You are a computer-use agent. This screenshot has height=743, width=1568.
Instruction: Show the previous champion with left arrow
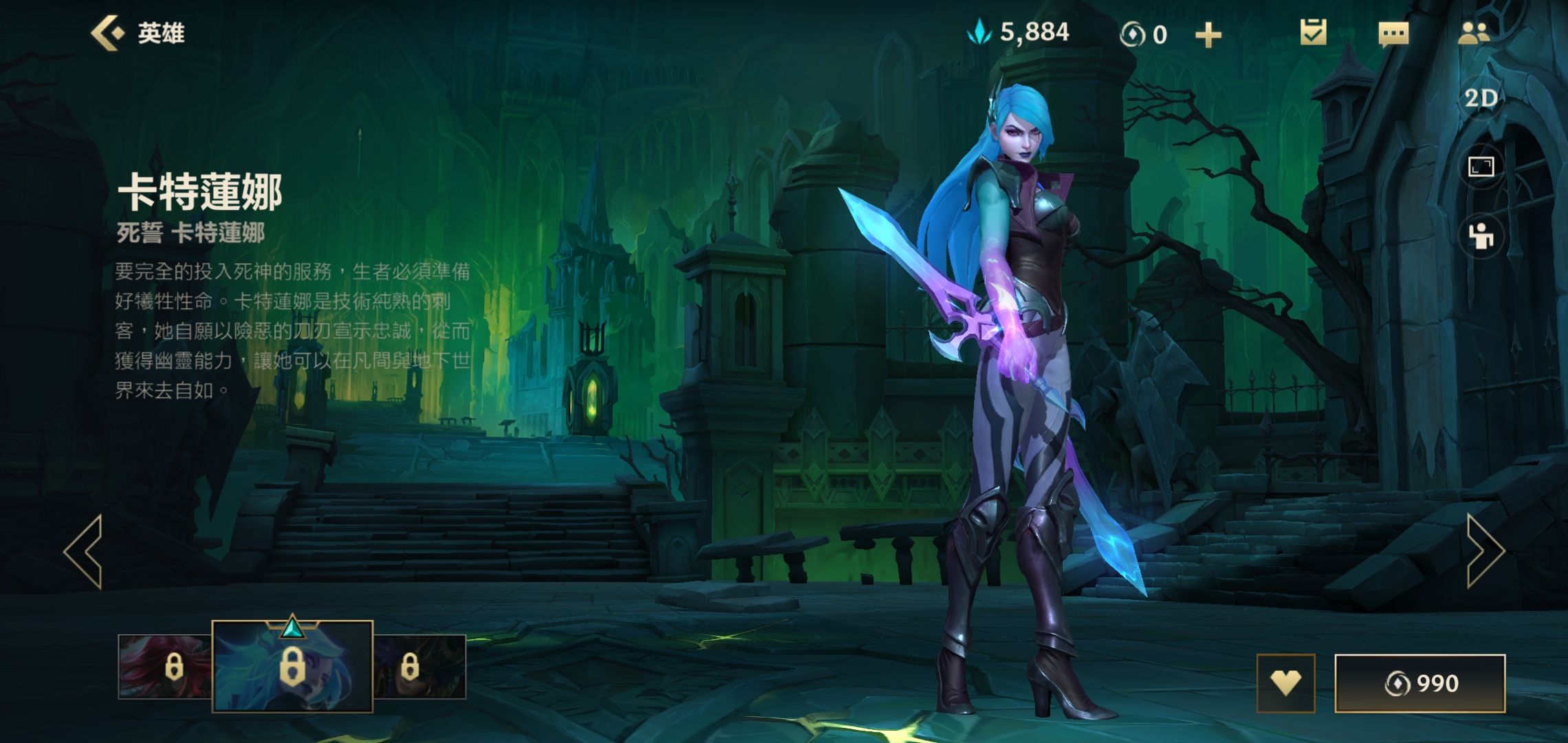[84, 551]
